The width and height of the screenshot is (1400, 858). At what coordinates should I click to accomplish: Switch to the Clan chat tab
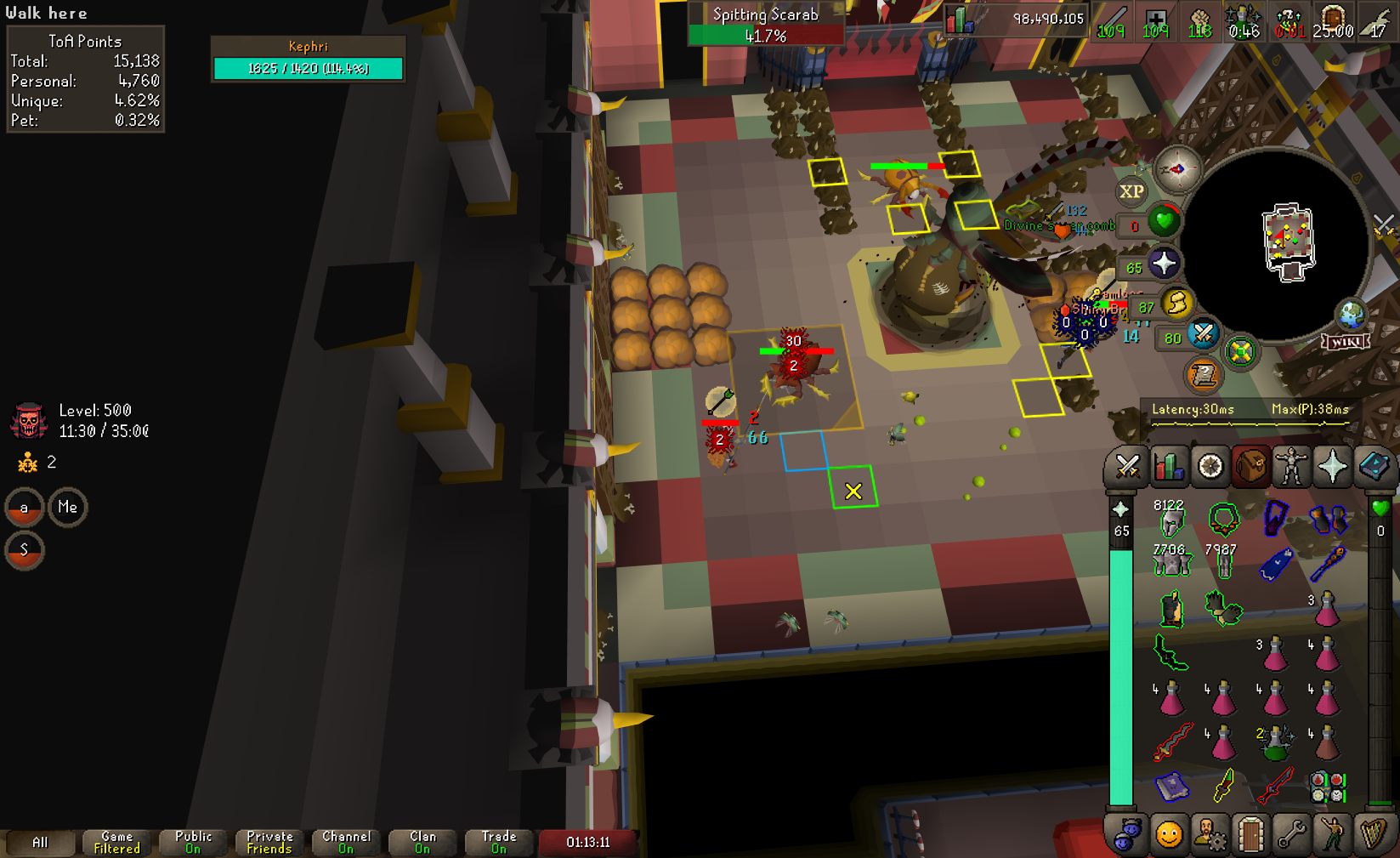(422, 842)
